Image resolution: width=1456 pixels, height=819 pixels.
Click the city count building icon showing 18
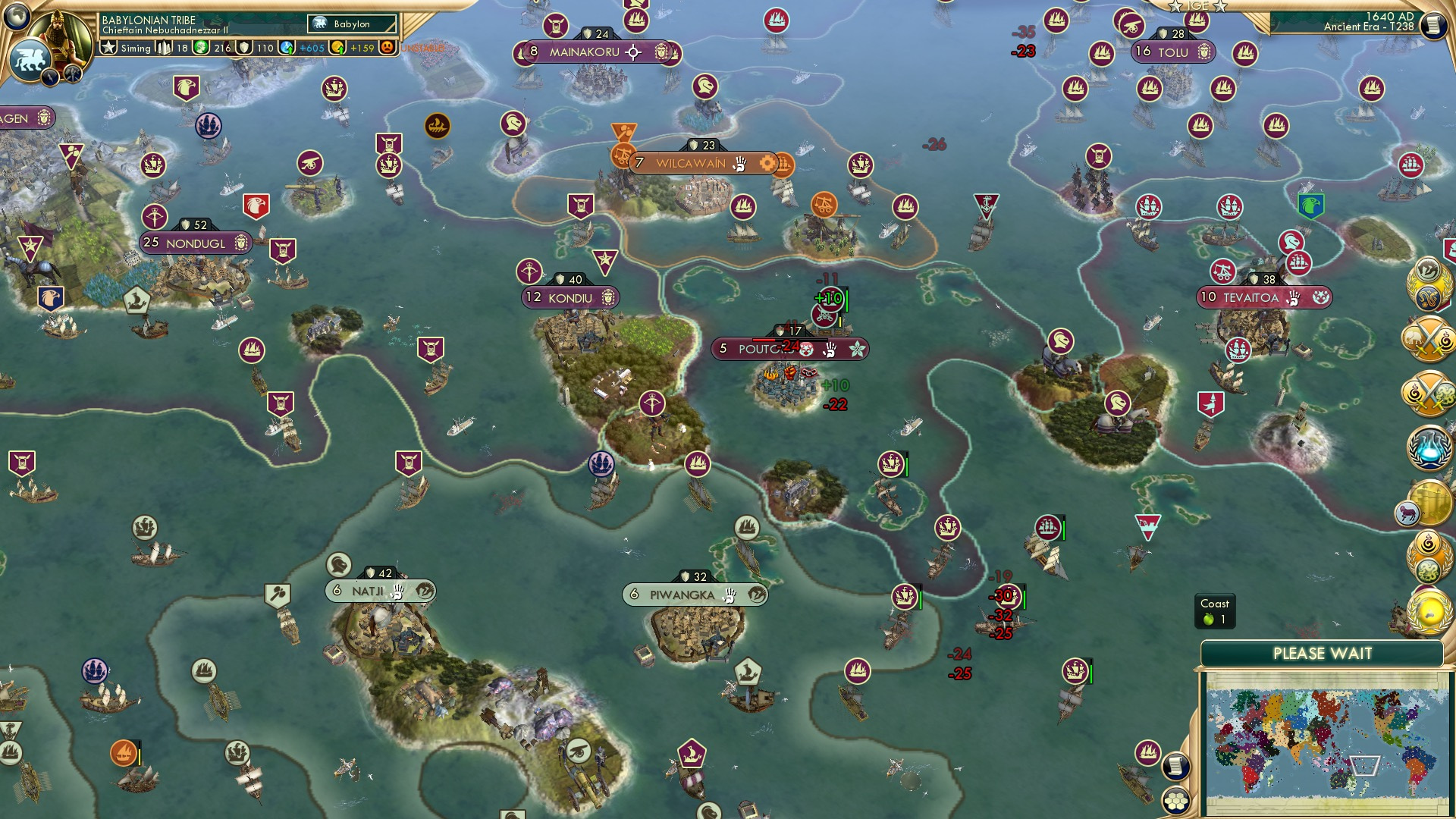click(164, 47)
